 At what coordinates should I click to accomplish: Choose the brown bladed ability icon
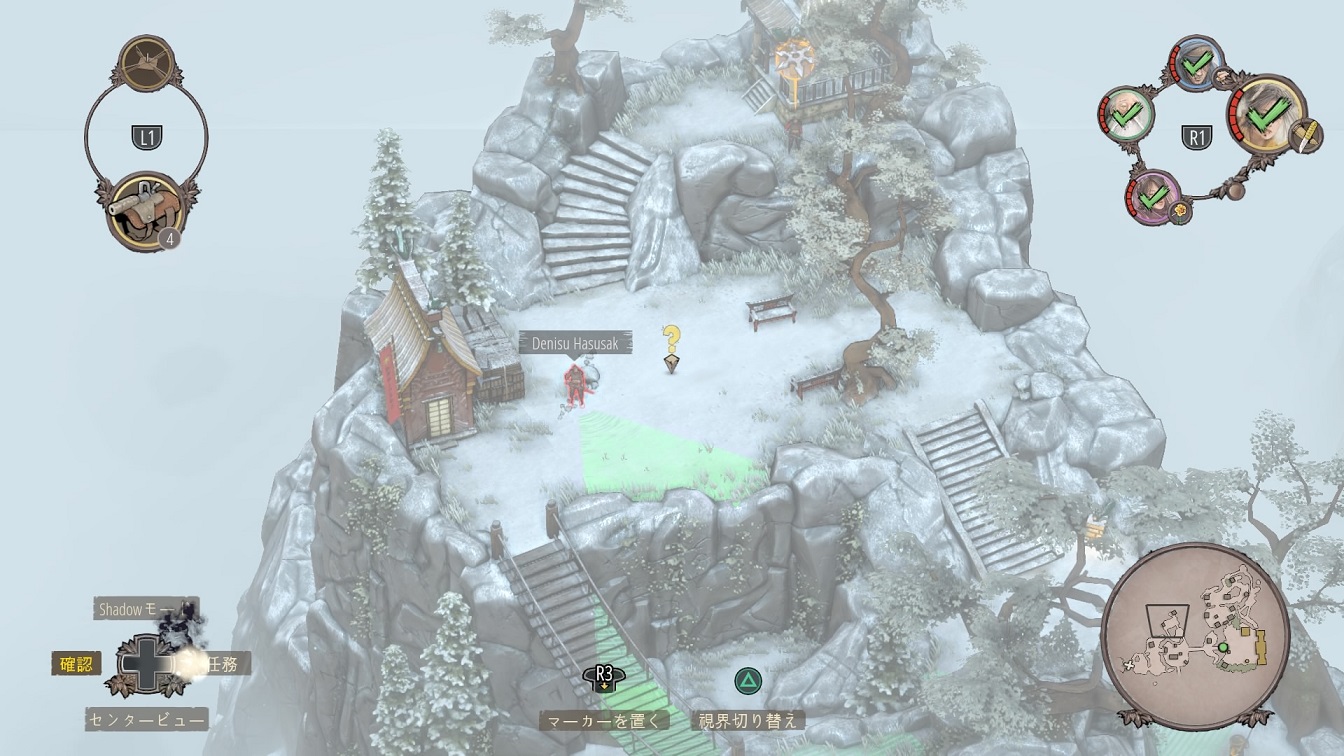[x=146, y=64]
